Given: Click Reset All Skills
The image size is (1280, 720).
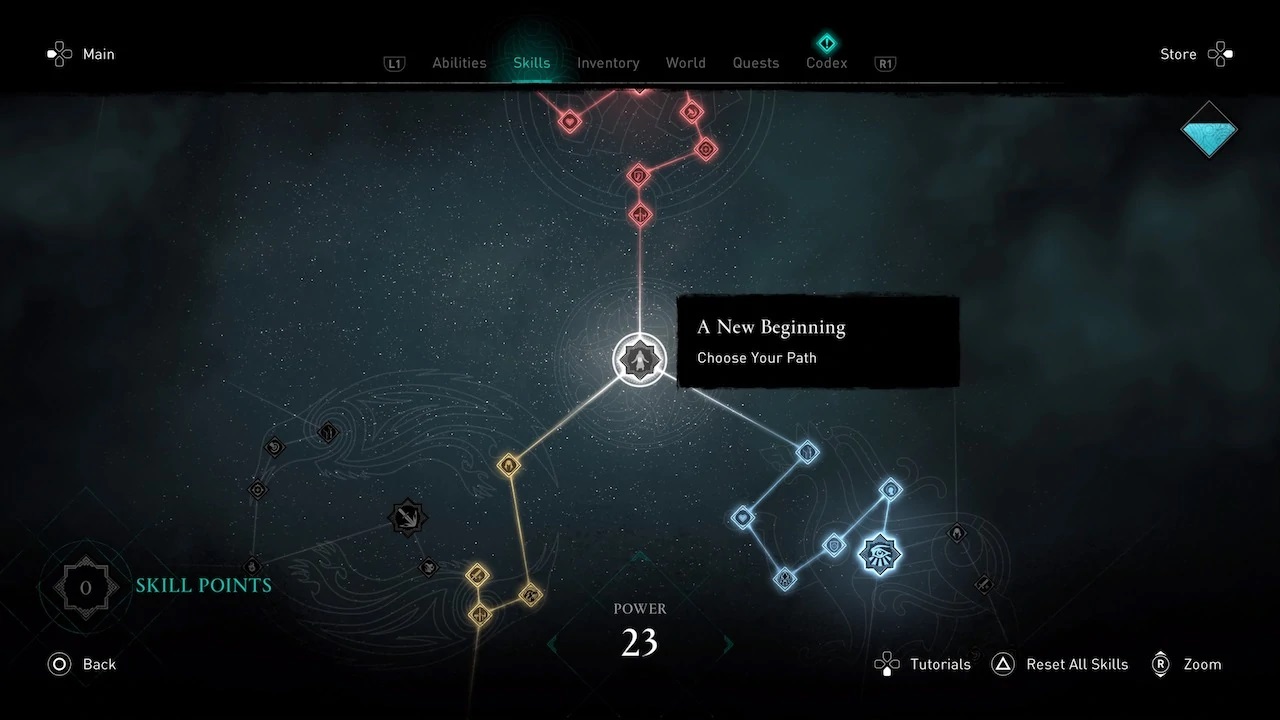Looking at the screenshot, I should click(1077, 664).
